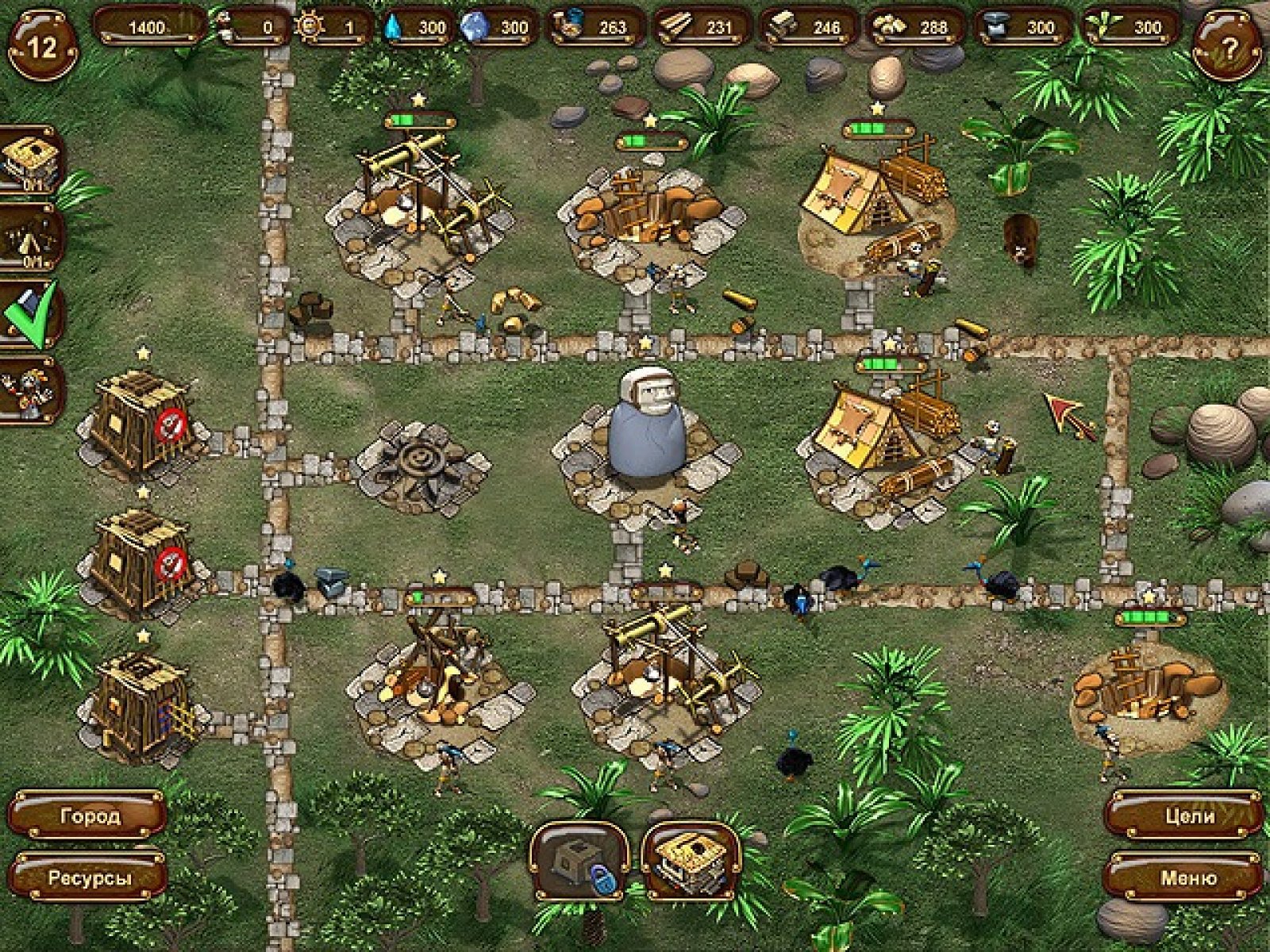Show the Цели (Goals) list

(1186, 816)
